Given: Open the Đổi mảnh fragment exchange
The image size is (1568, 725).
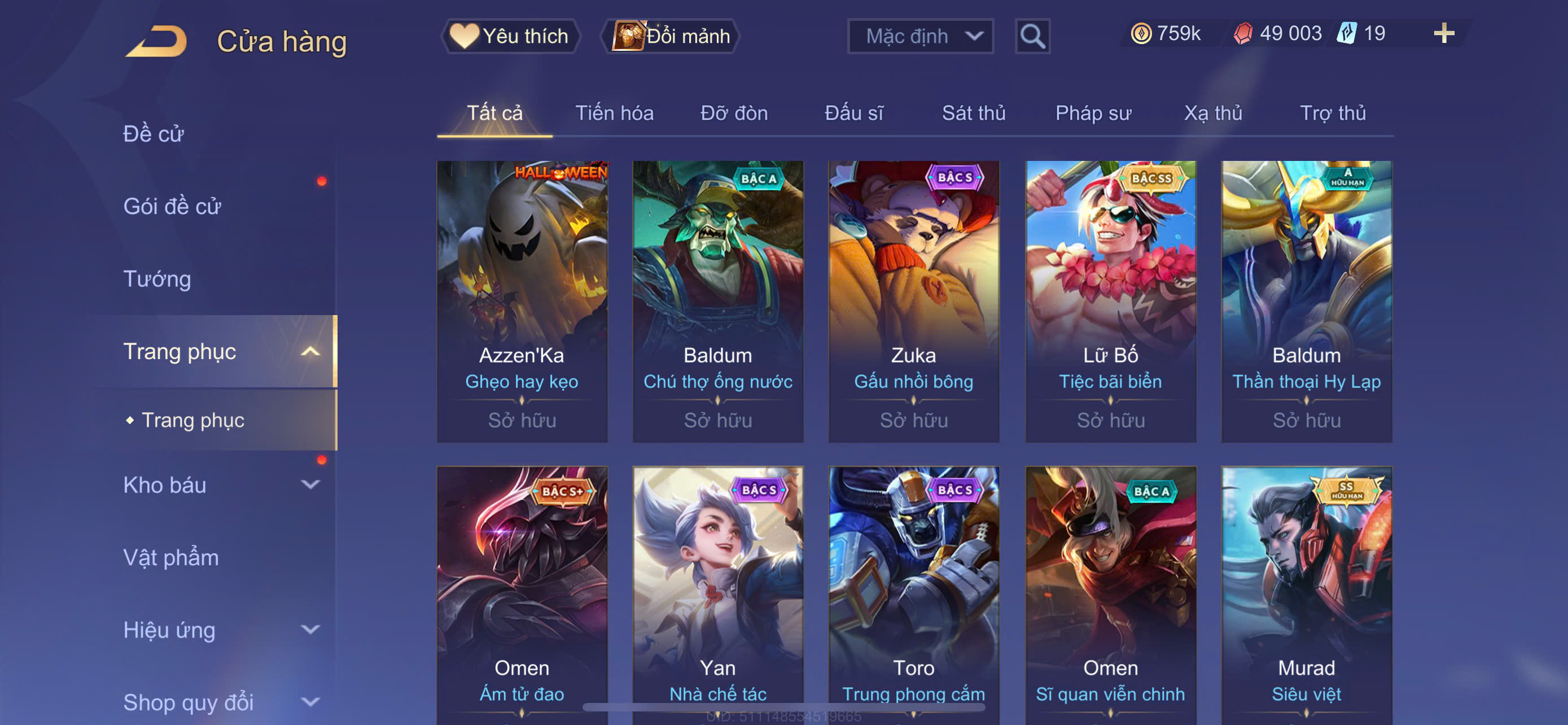Looking at the screenshot, I should [x=671, y=37].
